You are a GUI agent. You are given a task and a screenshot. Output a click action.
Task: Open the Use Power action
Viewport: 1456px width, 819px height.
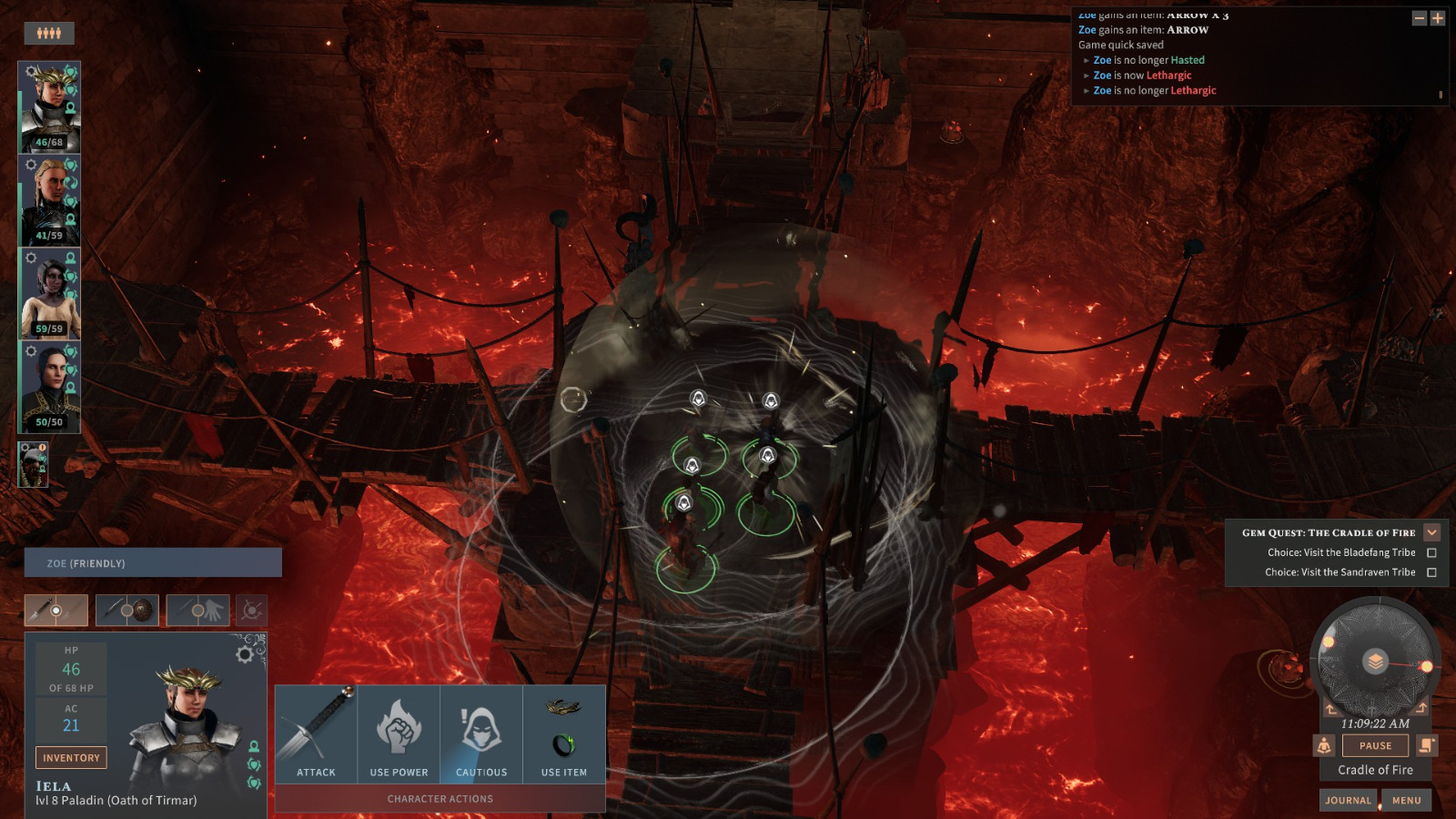coord(399,734)
